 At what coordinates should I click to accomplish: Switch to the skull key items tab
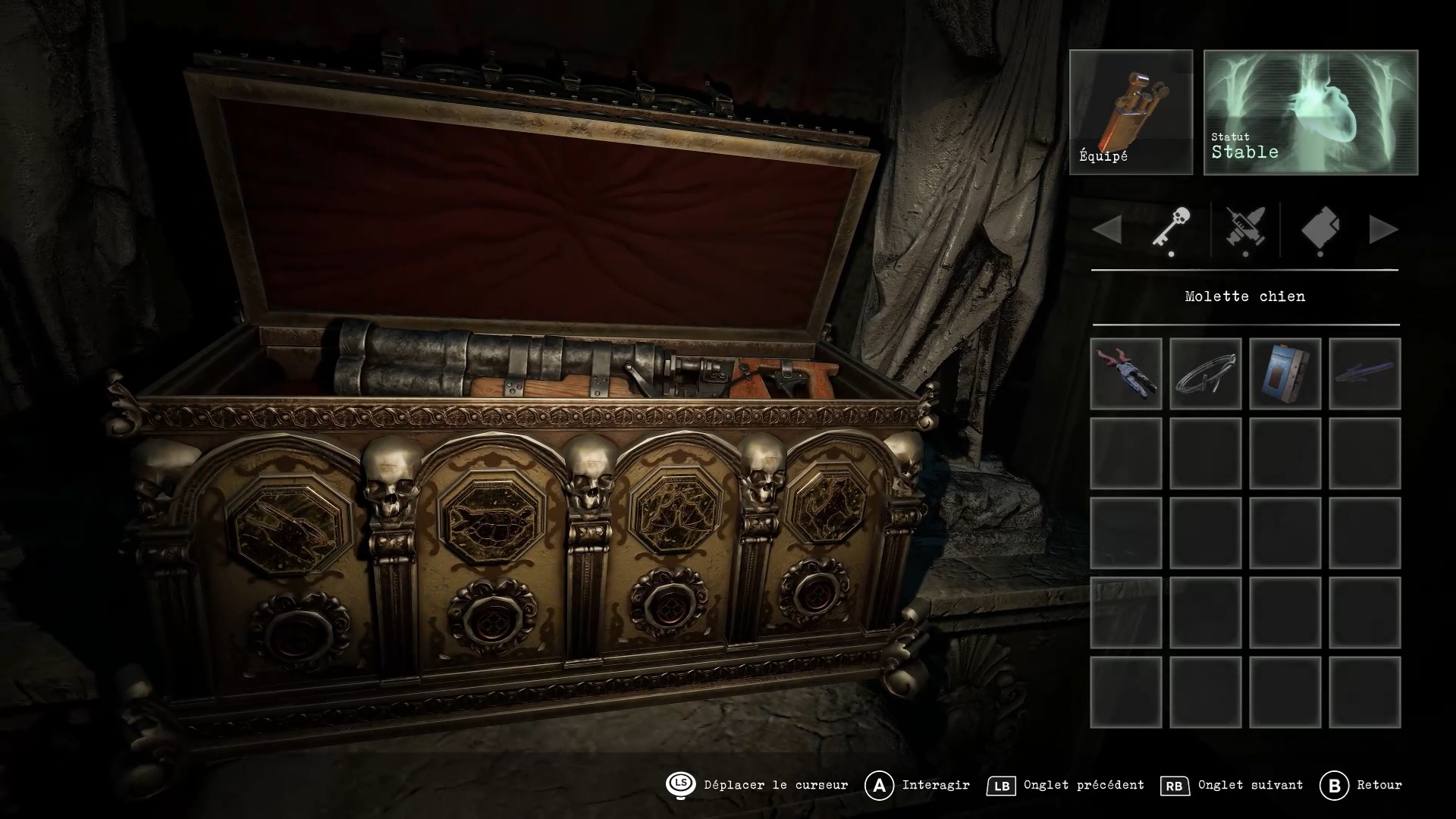[1171, 229]
